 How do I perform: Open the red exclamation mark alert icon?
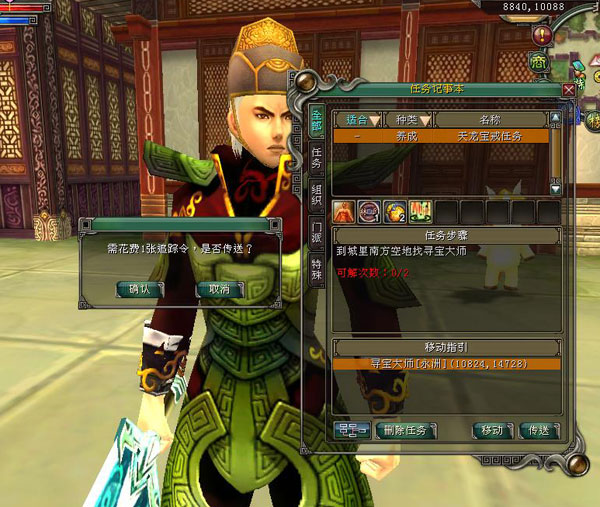point(542,36)
